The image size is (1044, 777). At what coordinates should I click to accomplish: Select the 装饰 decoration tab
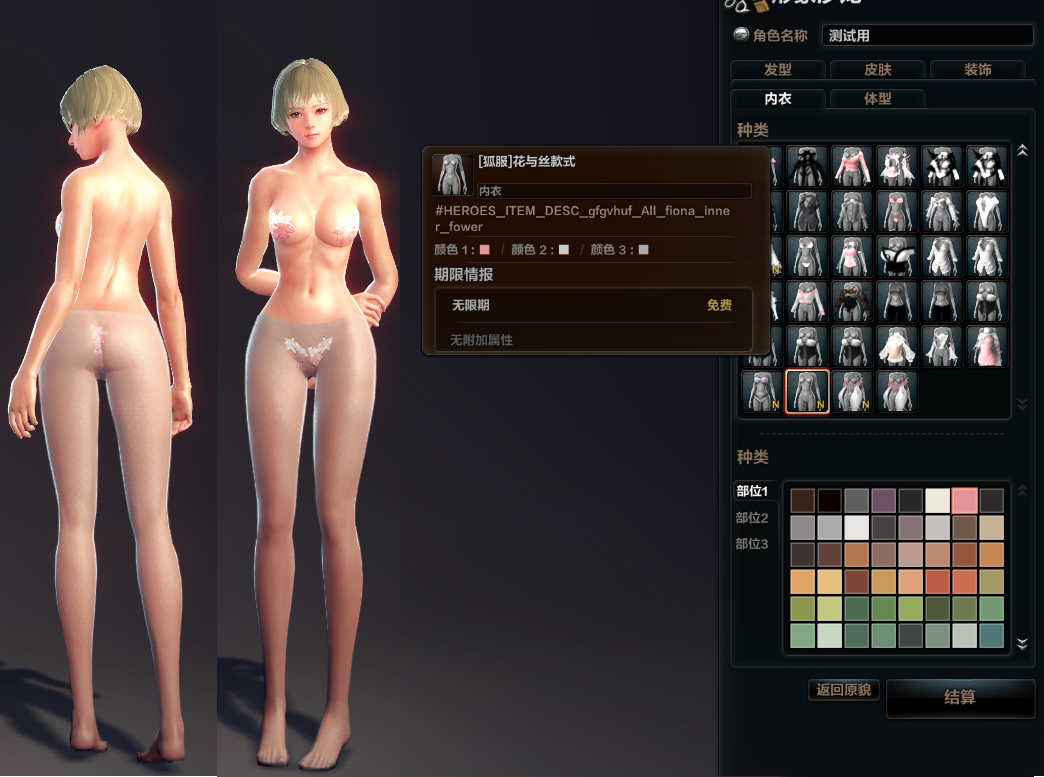(977, 70)
